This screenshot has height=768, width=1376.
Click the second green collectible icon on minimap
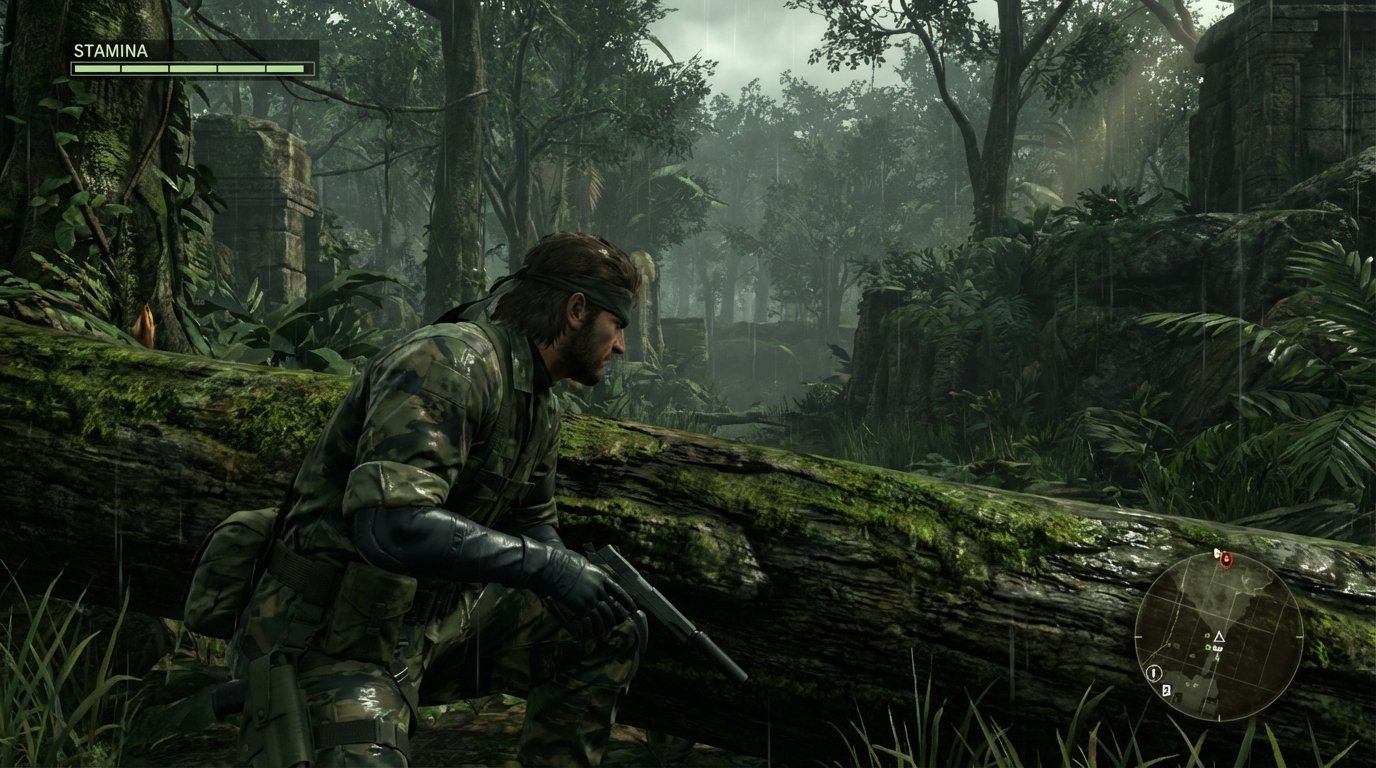pyautogui.click(x=1208, y=647)
